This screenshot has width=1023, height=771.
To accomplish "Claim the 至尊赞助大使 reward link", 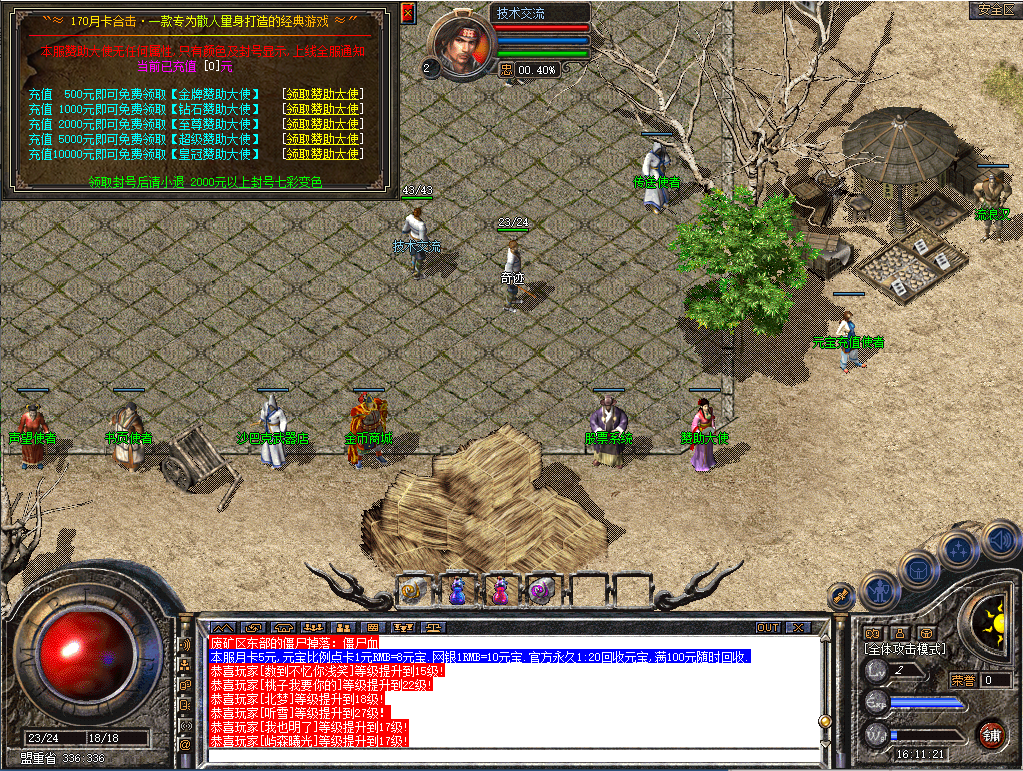I will pyautogui.click(x=322, y=124).
